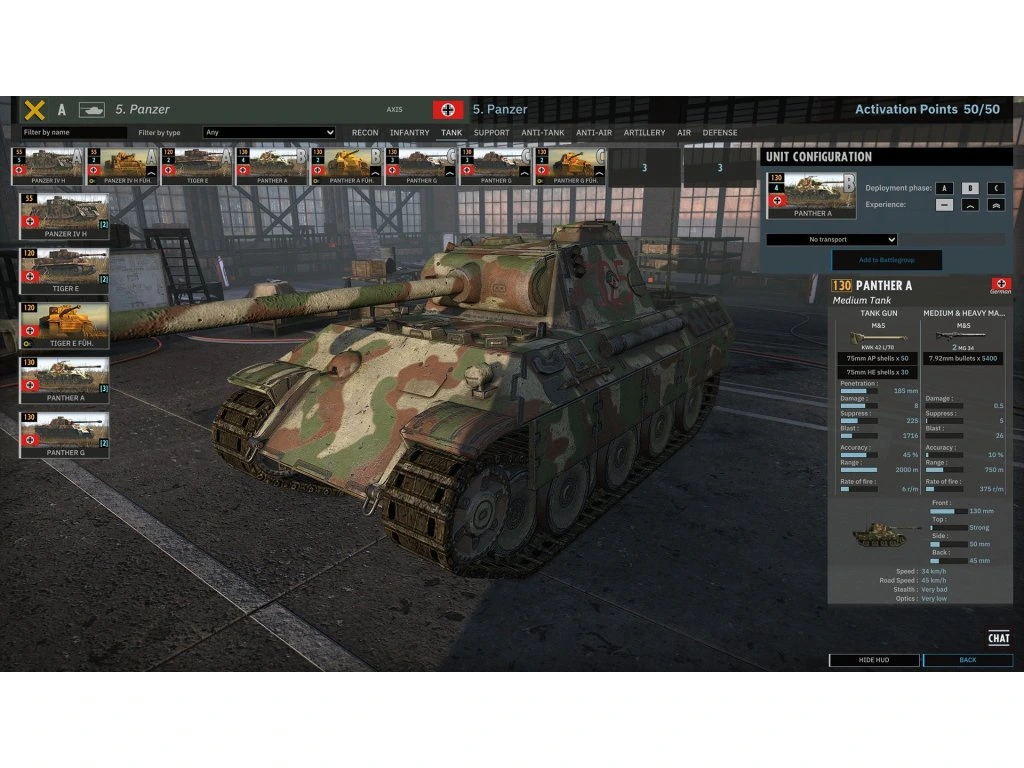Viewport: 1024px width, 768px height.
Task: Switch to the Artillery tab
Action: tap(644, 133)
